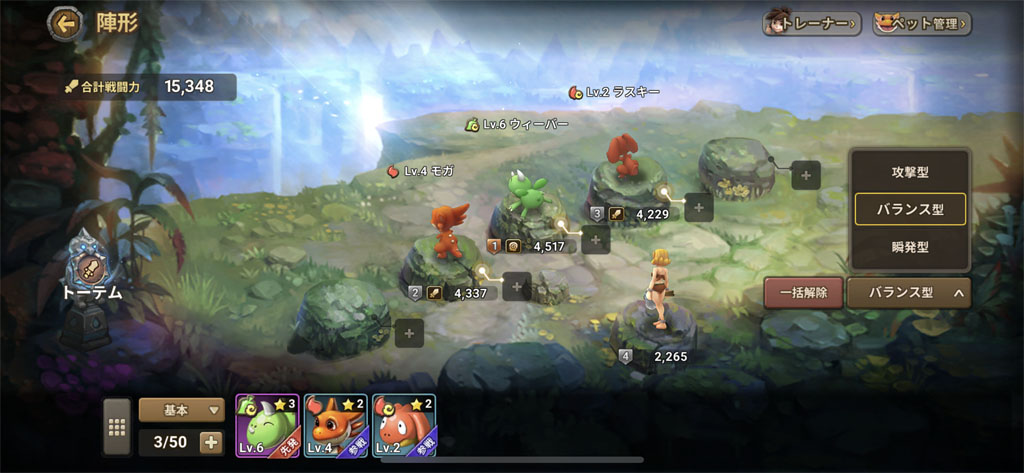Image resolution: width=1024 pixels, height=473 pixels.
Task: Click the 一括解除 button
Action: click(x=802, y=293)
